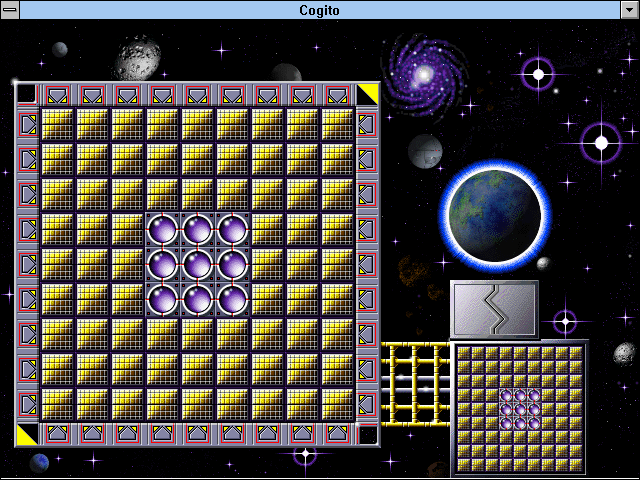Push the arrow below the middle board column
Viewport: 640px width, 480px height.
(x=197, y=434)
